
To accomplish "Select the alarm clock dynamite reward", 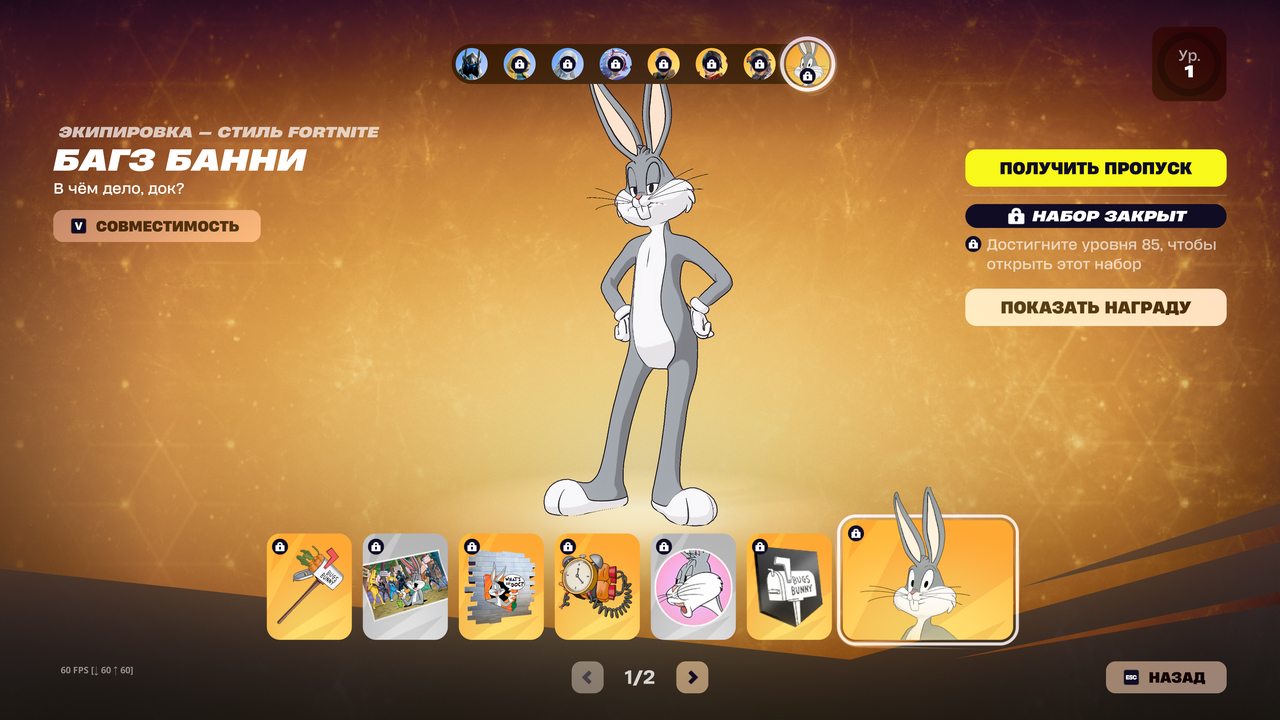I will (597, 587).
